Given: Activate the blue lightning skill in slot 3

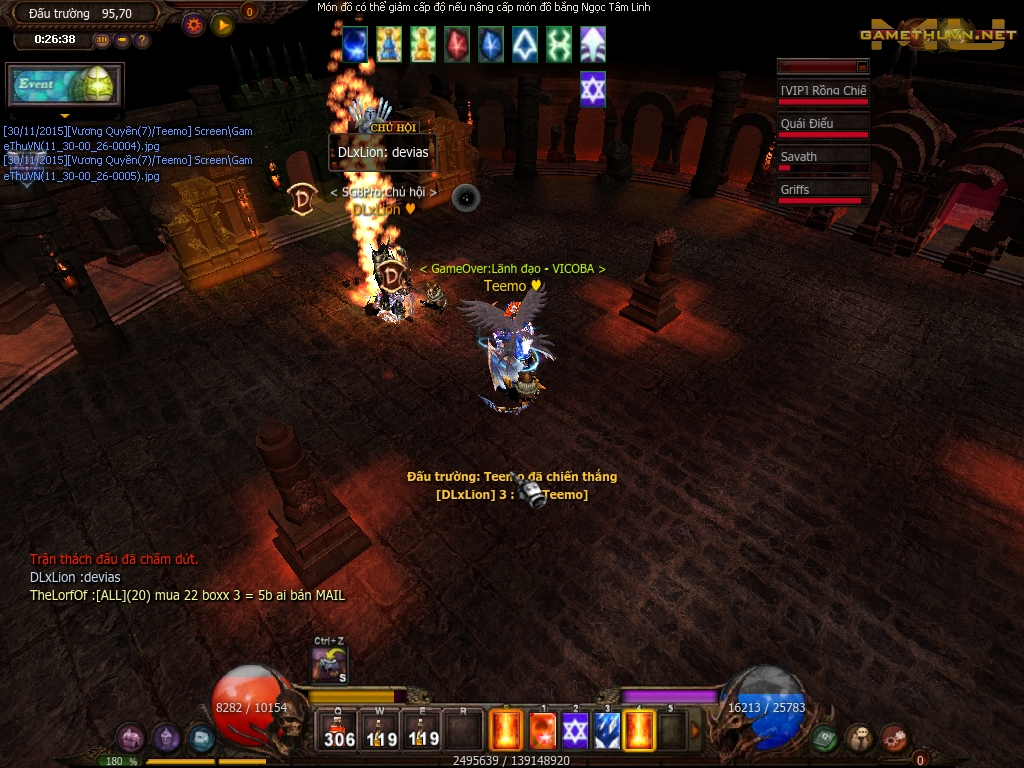Looking at the screenshot, I should pos(607,730).
